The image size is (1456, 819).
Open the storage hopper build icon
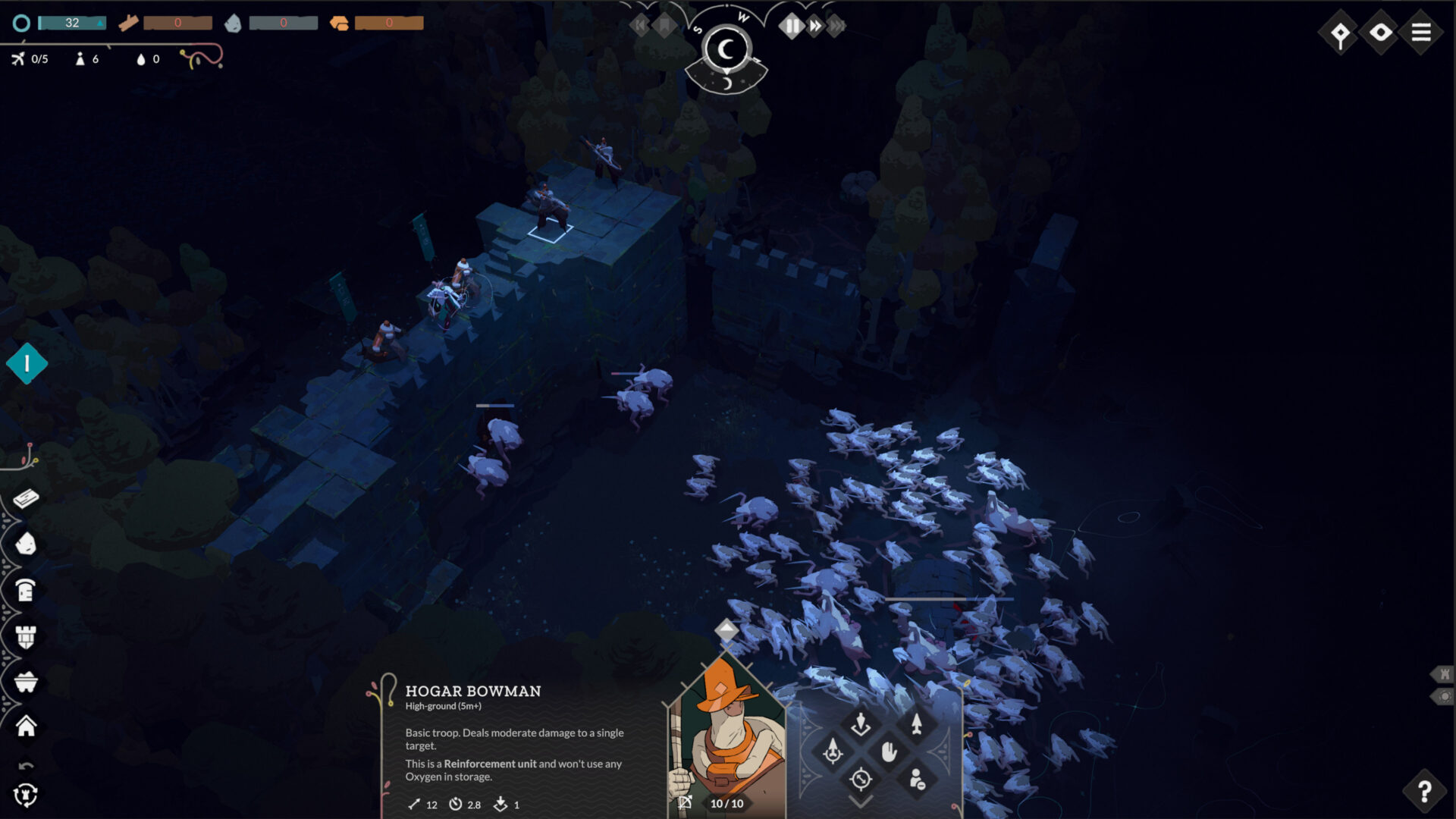pos(25,680)
